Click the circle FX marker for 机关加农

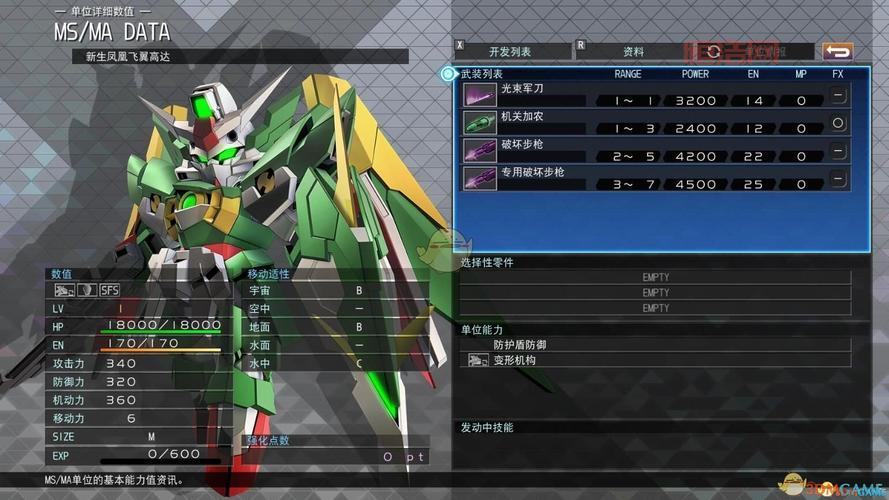[838, 123]
